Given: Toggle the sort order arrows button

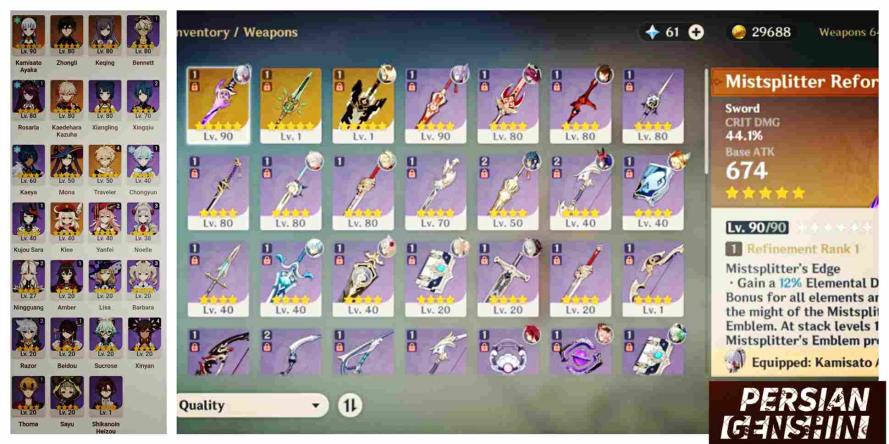Looking at the screenshot, I should point(351,405).
